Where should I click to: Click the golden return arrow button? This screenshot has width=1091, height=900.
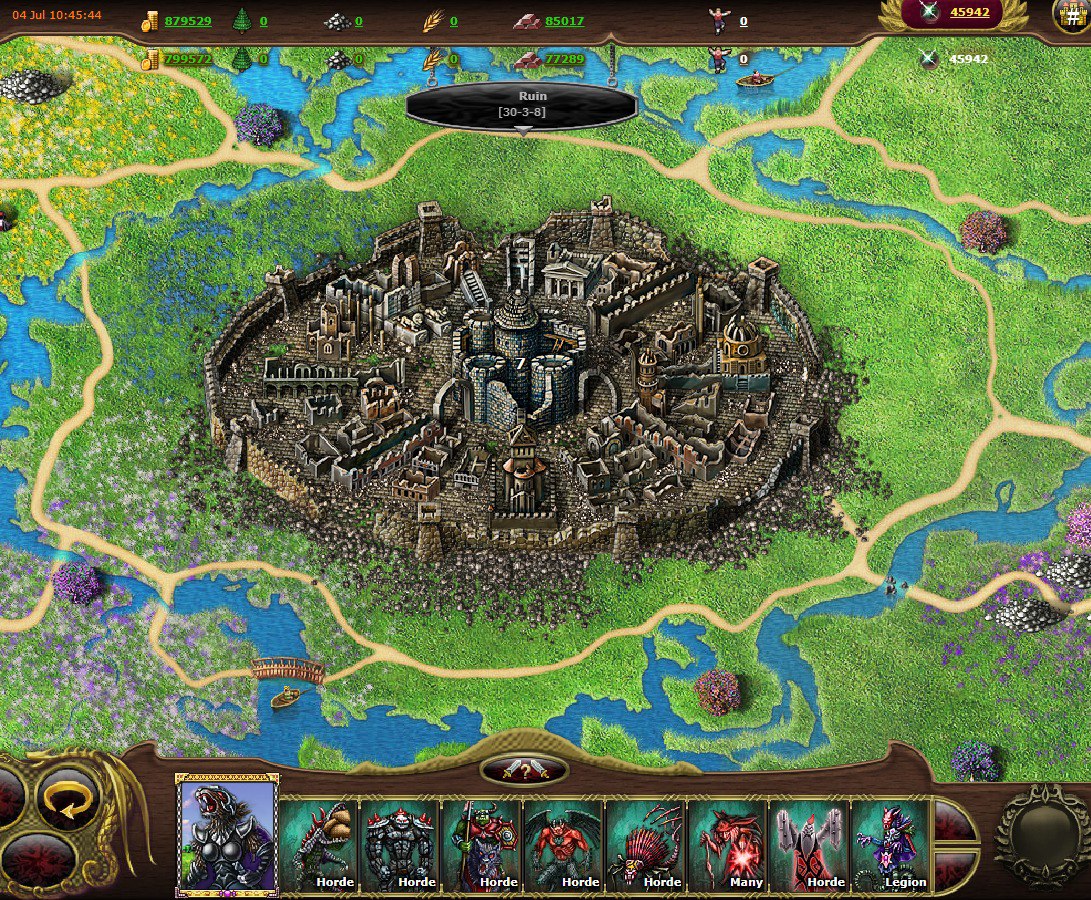[68, 802]
